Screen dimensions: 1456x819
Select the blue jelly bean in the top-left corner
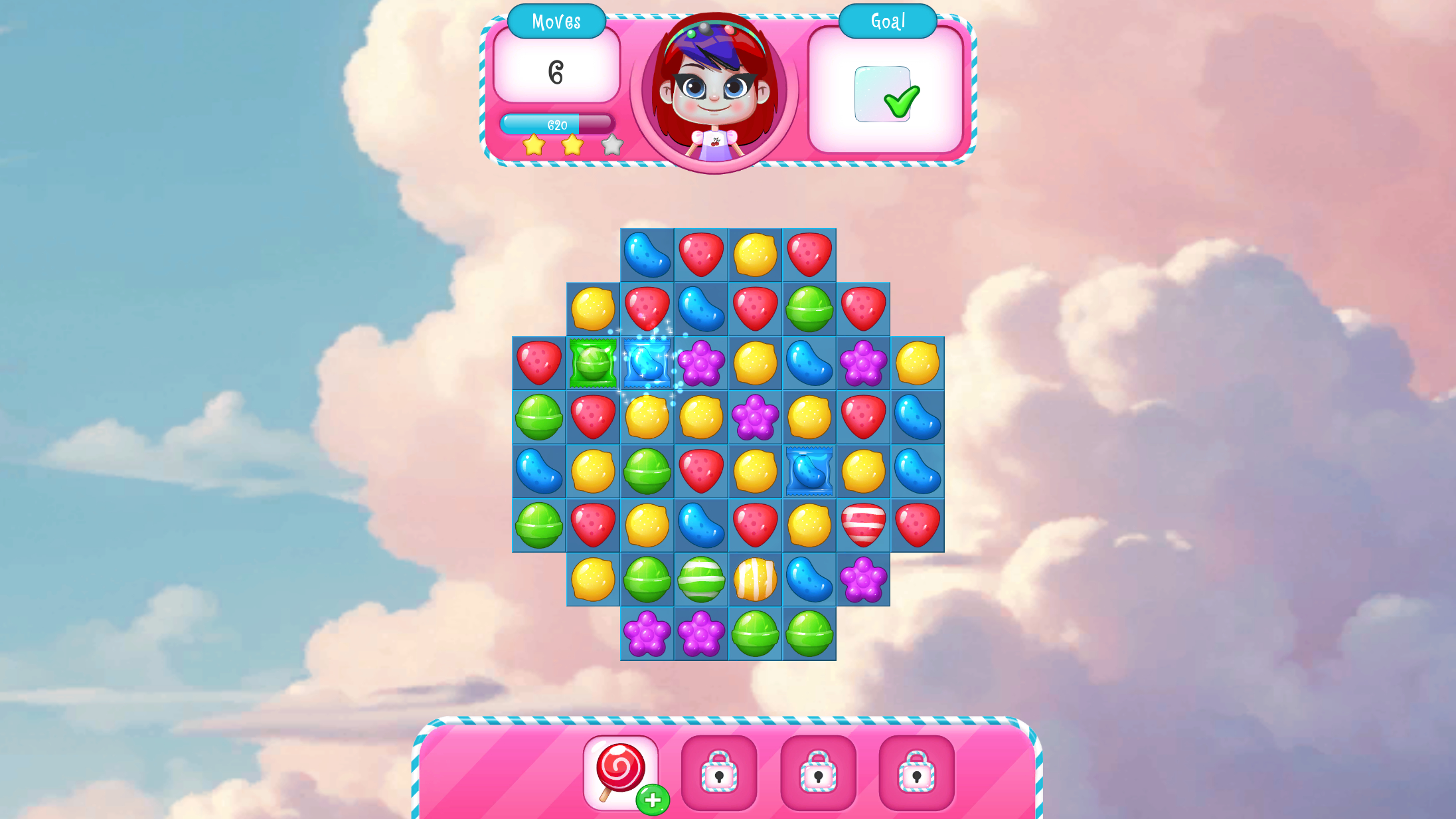pos(647,254)
